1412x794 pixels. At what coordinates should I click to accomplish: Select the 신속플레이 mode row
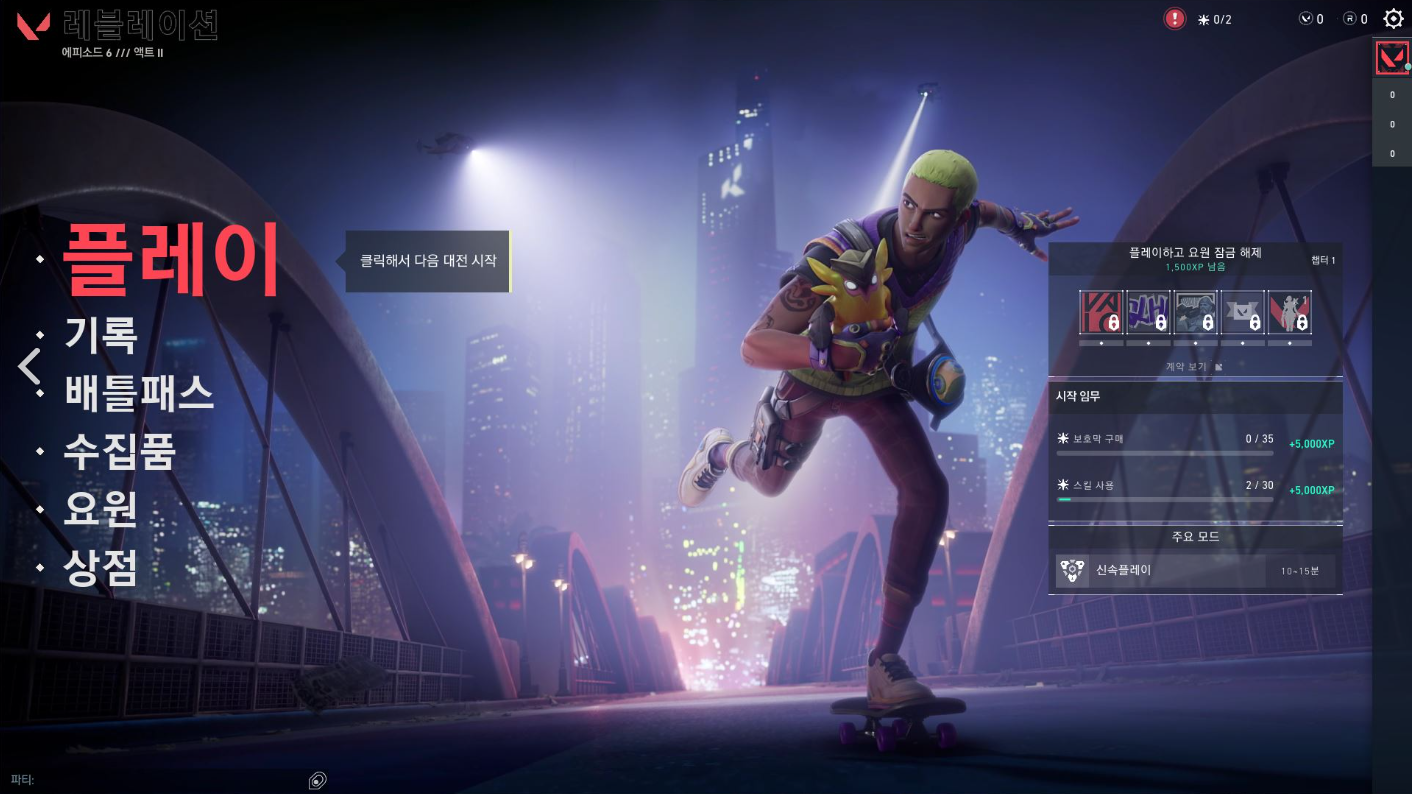1195,571
